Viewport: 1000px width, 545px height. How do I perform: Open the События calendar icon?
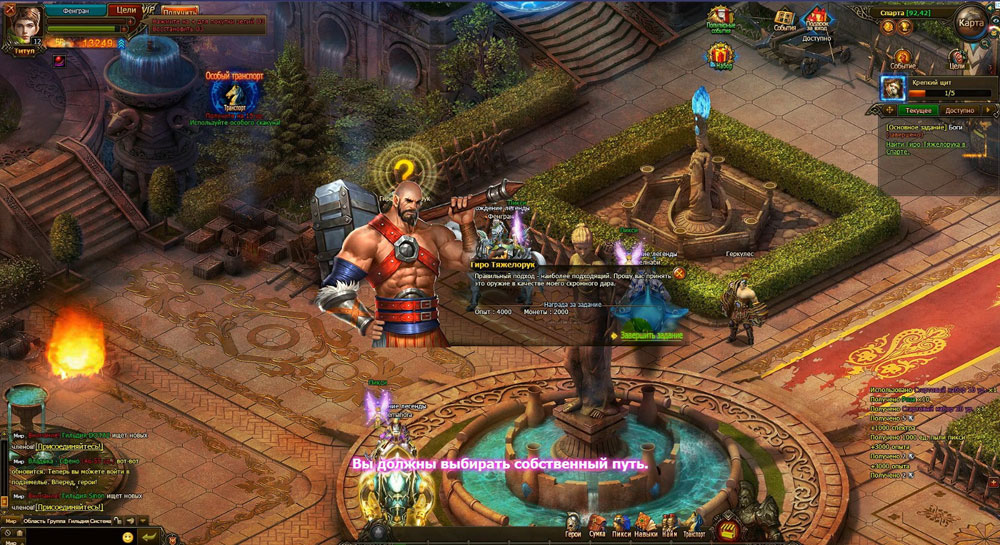(x=784, y=20)
